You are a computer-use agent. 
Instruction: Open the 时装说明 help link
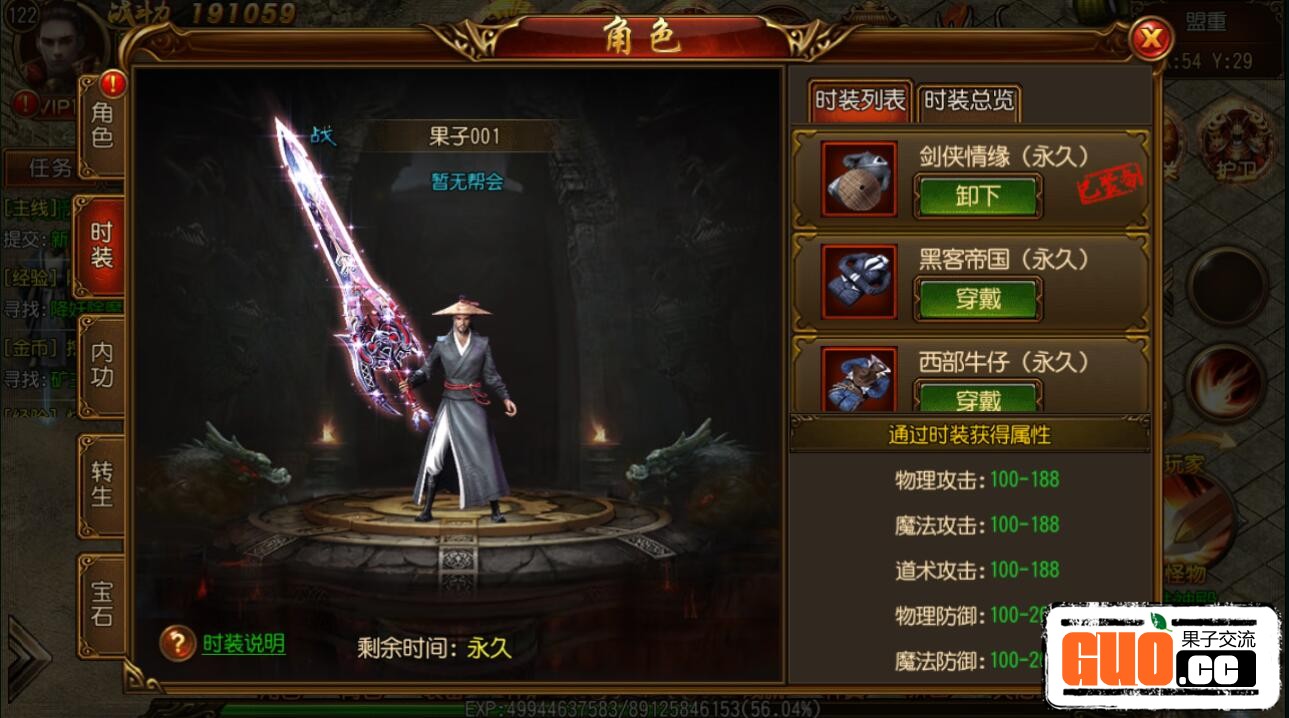coord(243,644)
